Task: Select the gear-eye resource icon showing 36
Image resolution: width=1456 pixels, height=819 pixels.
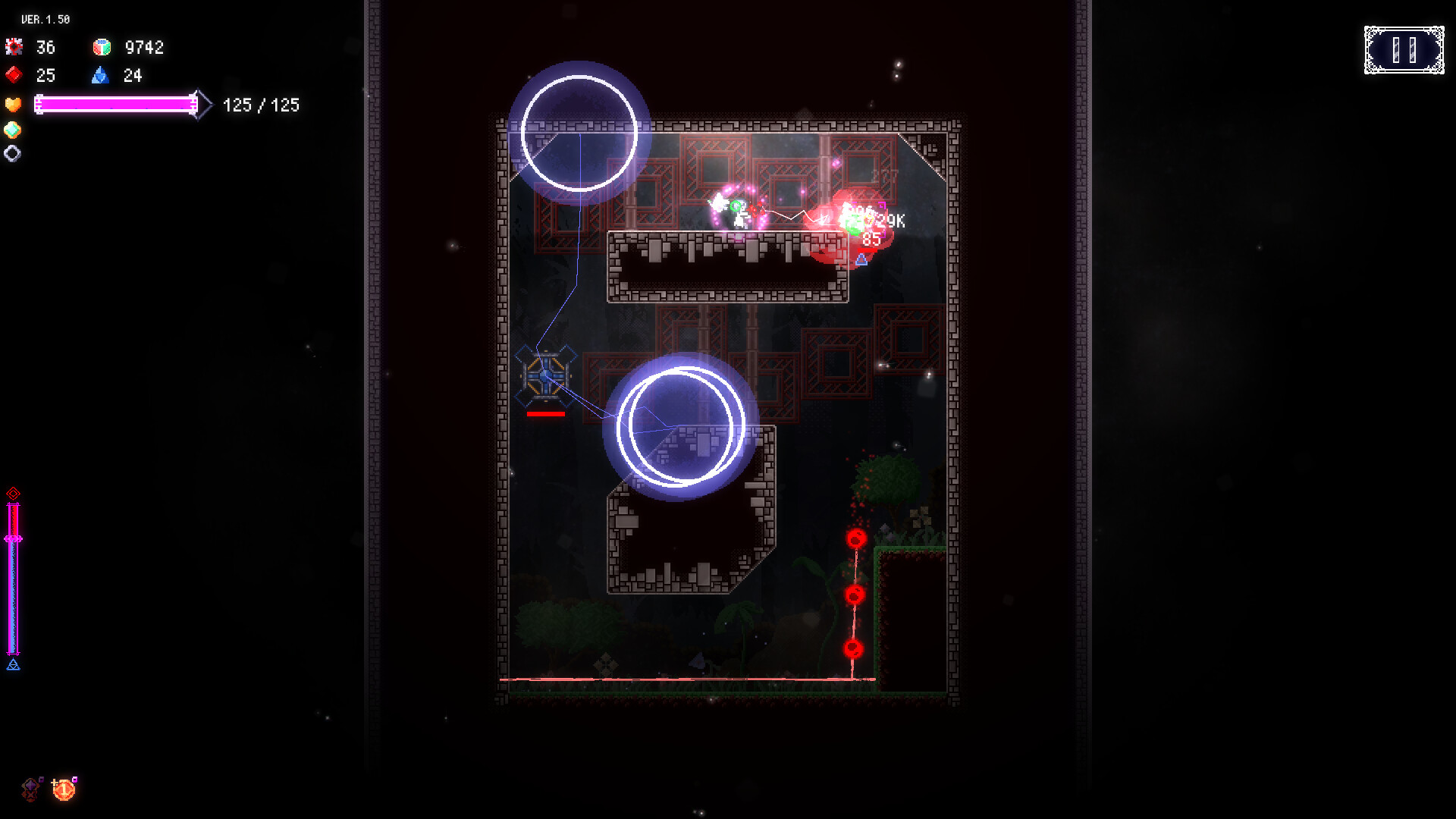Action: (x=13, y=47)
